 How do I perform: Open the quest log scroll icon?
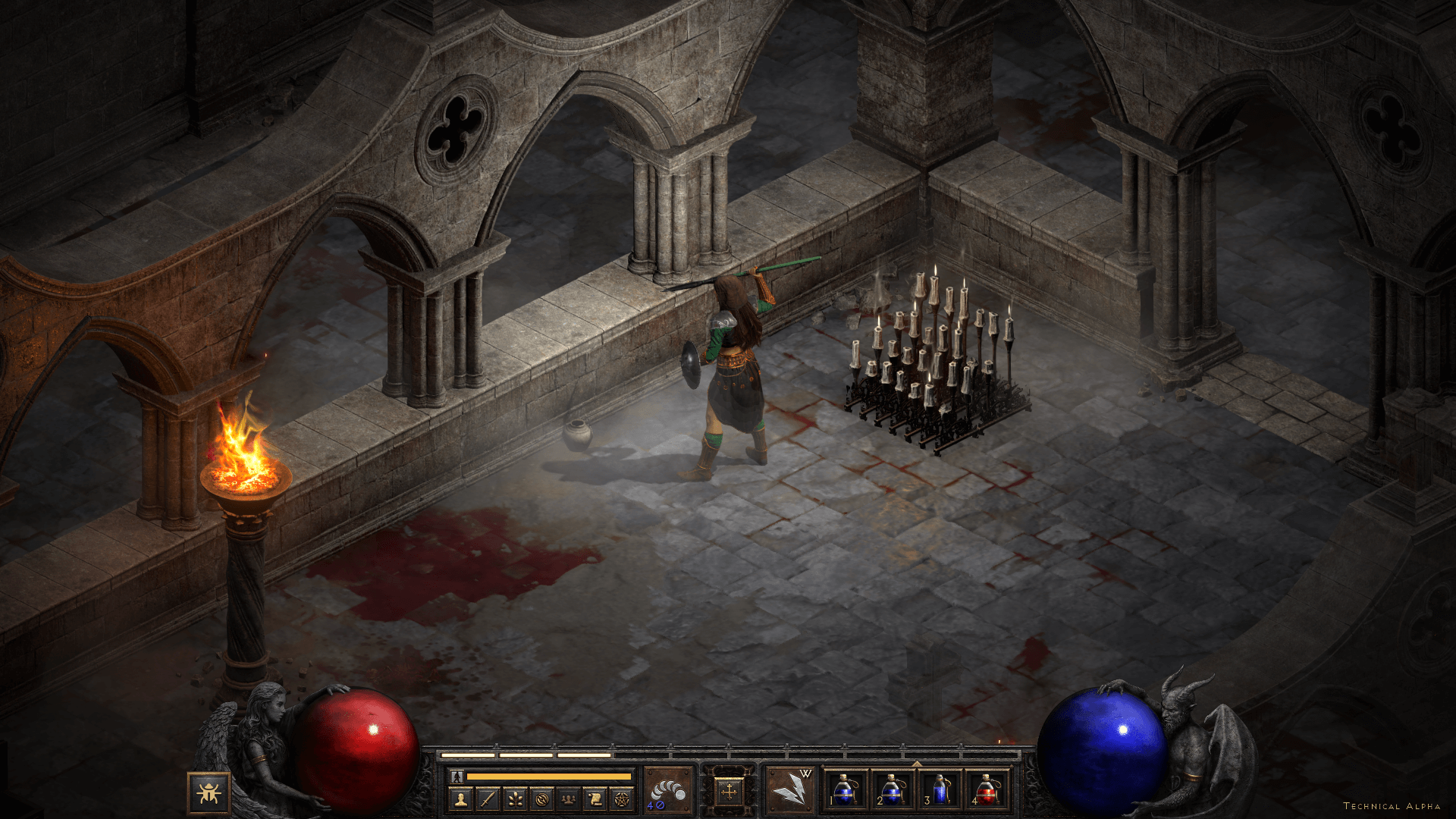point(595,799)
